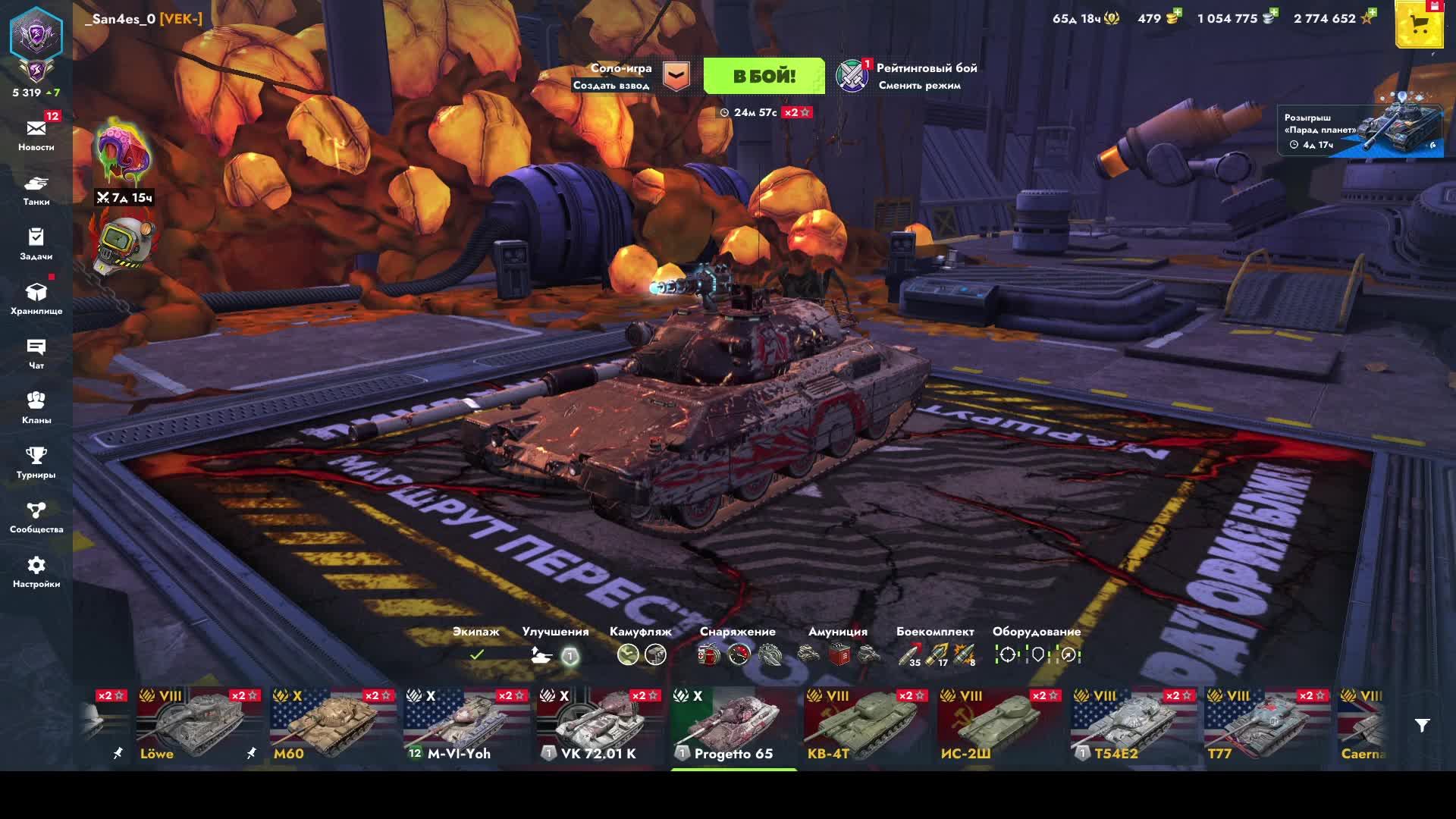The height and width of the screenshot is (819, 1456).
Task: Open the Задачи (Missions) menu
Action: point(36,244)
